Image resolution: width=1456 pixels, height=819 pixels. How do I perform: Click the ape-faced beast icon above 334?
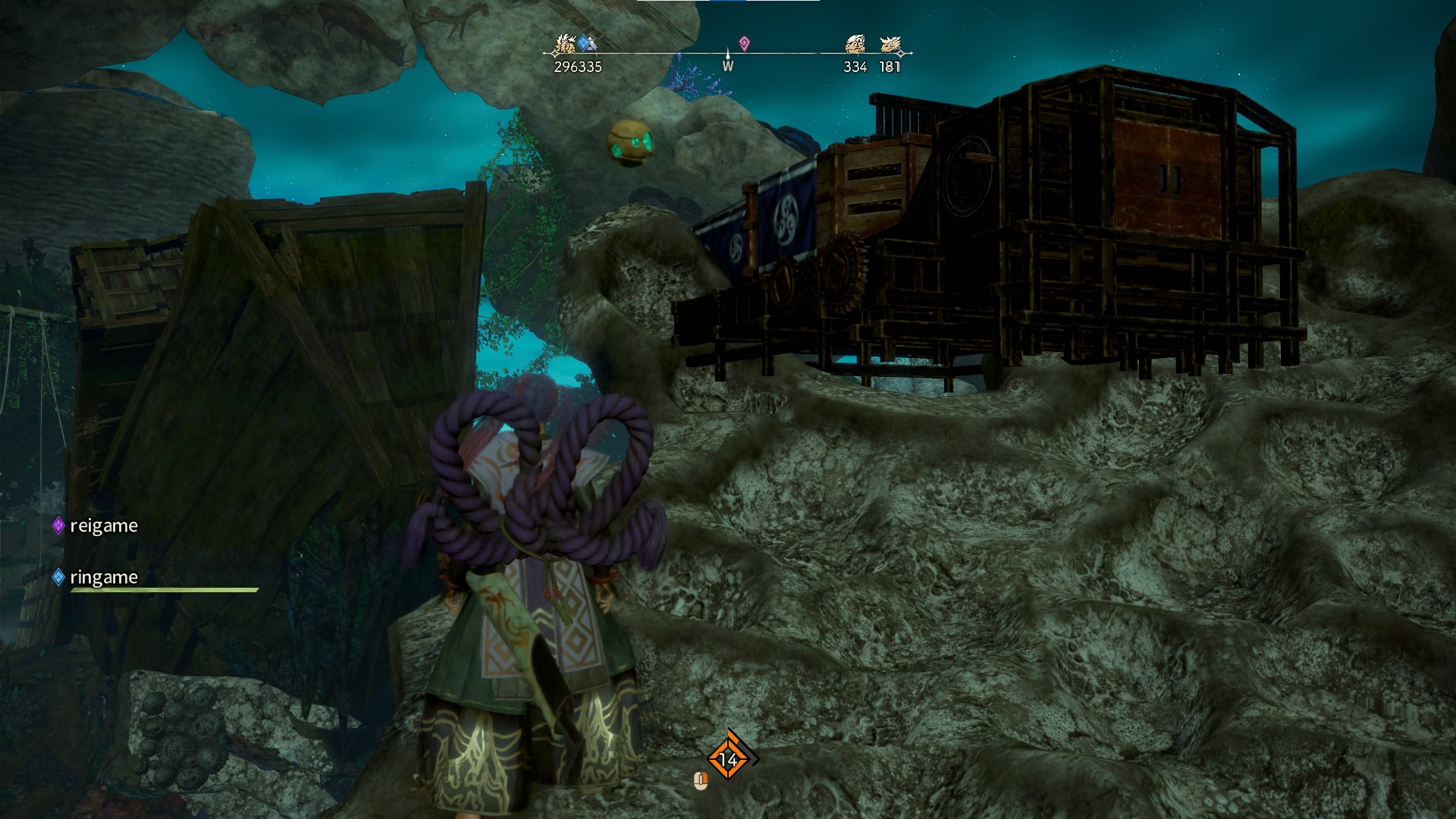tap(855, 45)
